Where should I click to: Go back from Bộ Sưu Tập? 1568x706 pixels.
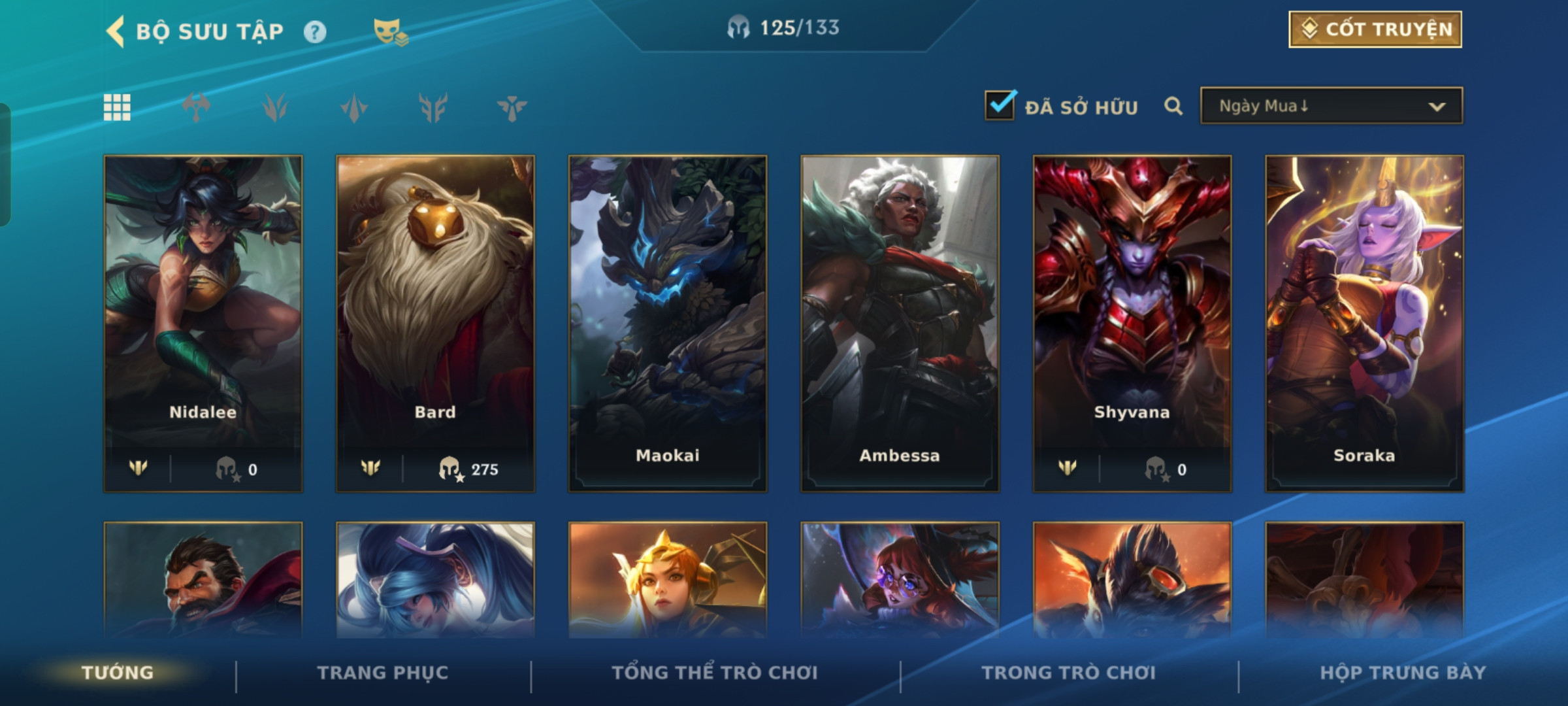point(116,31)
